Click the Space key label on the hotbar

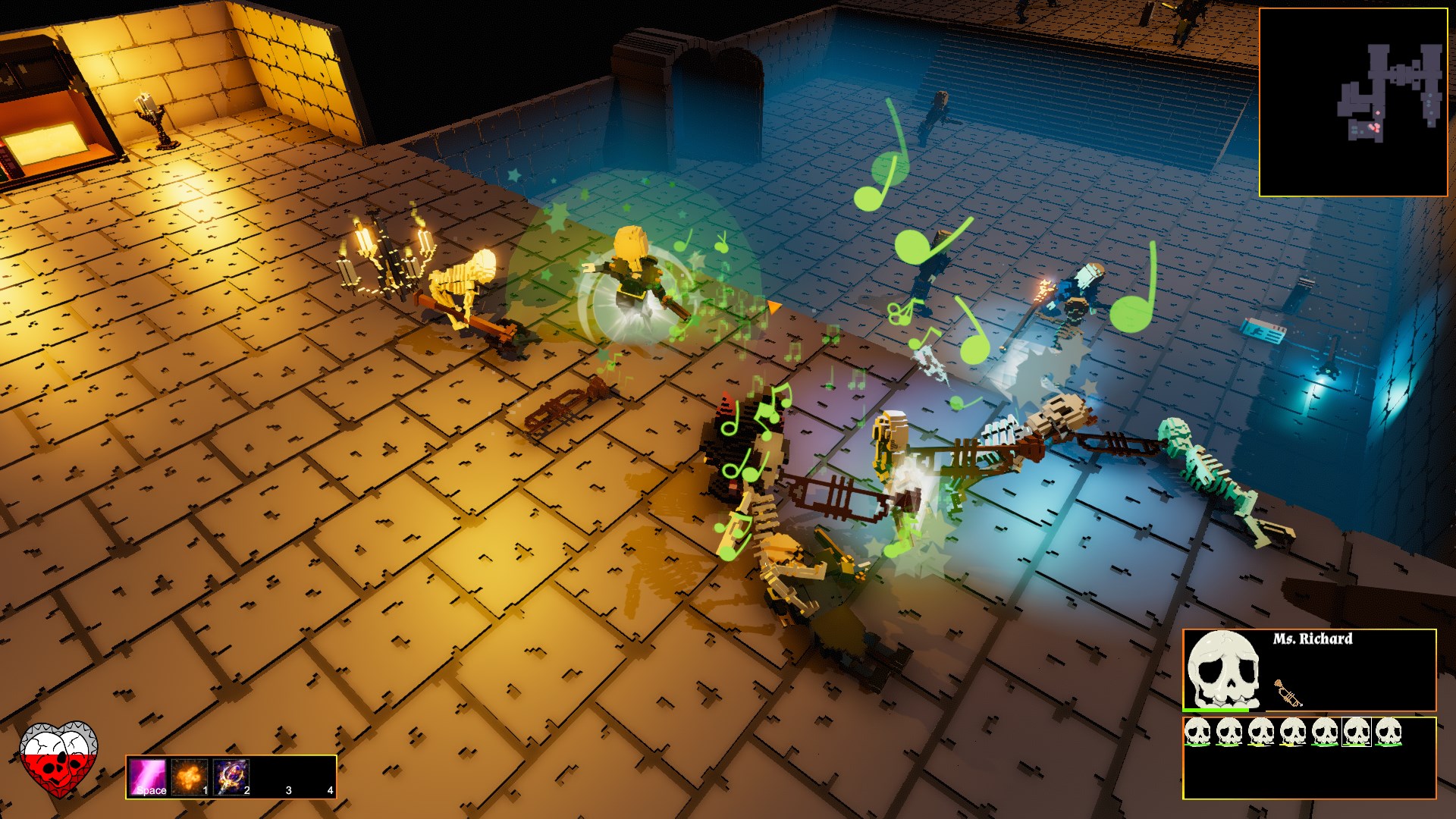(x=152, y=790)
